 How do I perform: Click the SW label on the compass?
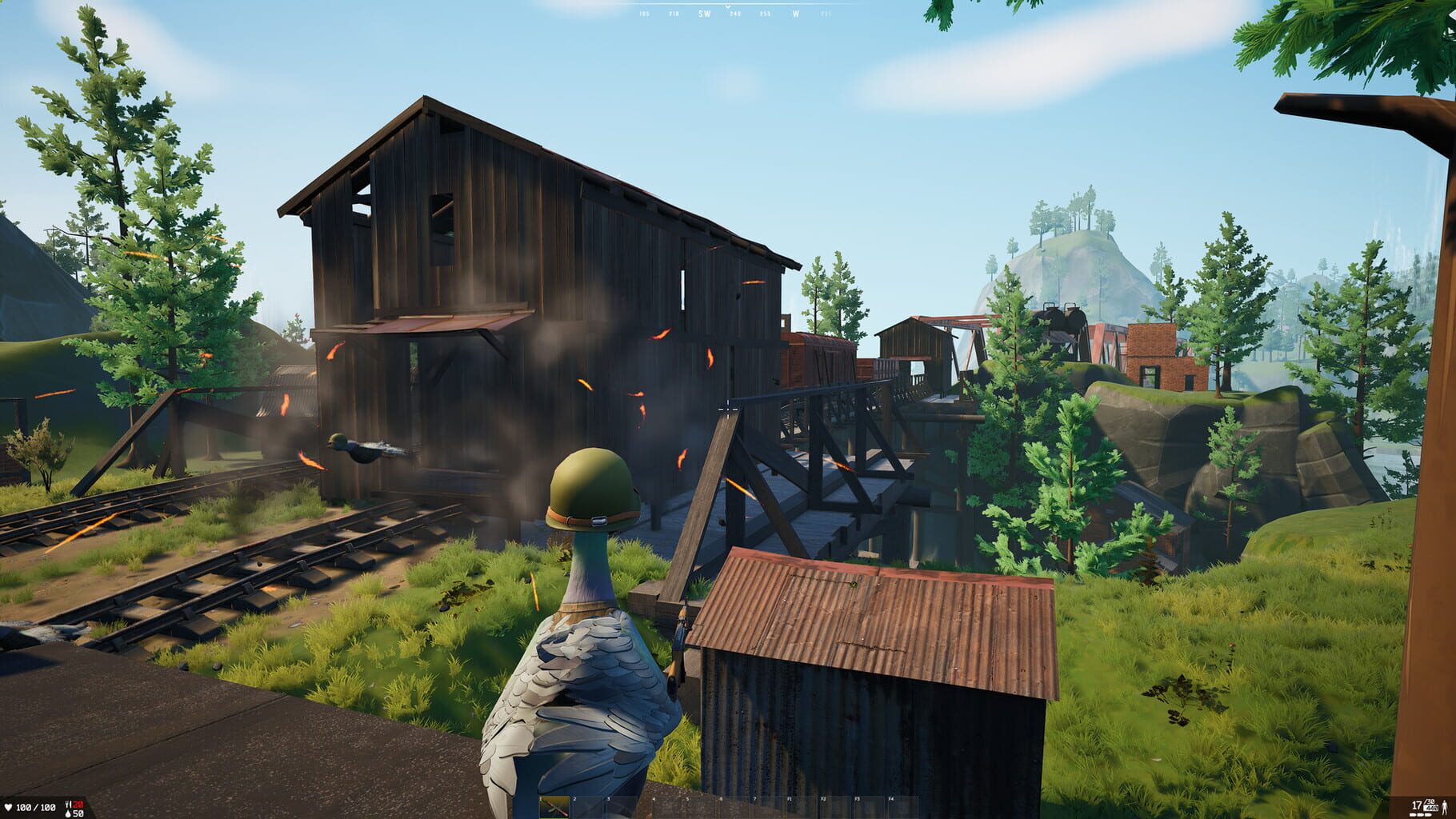[705, 14]
